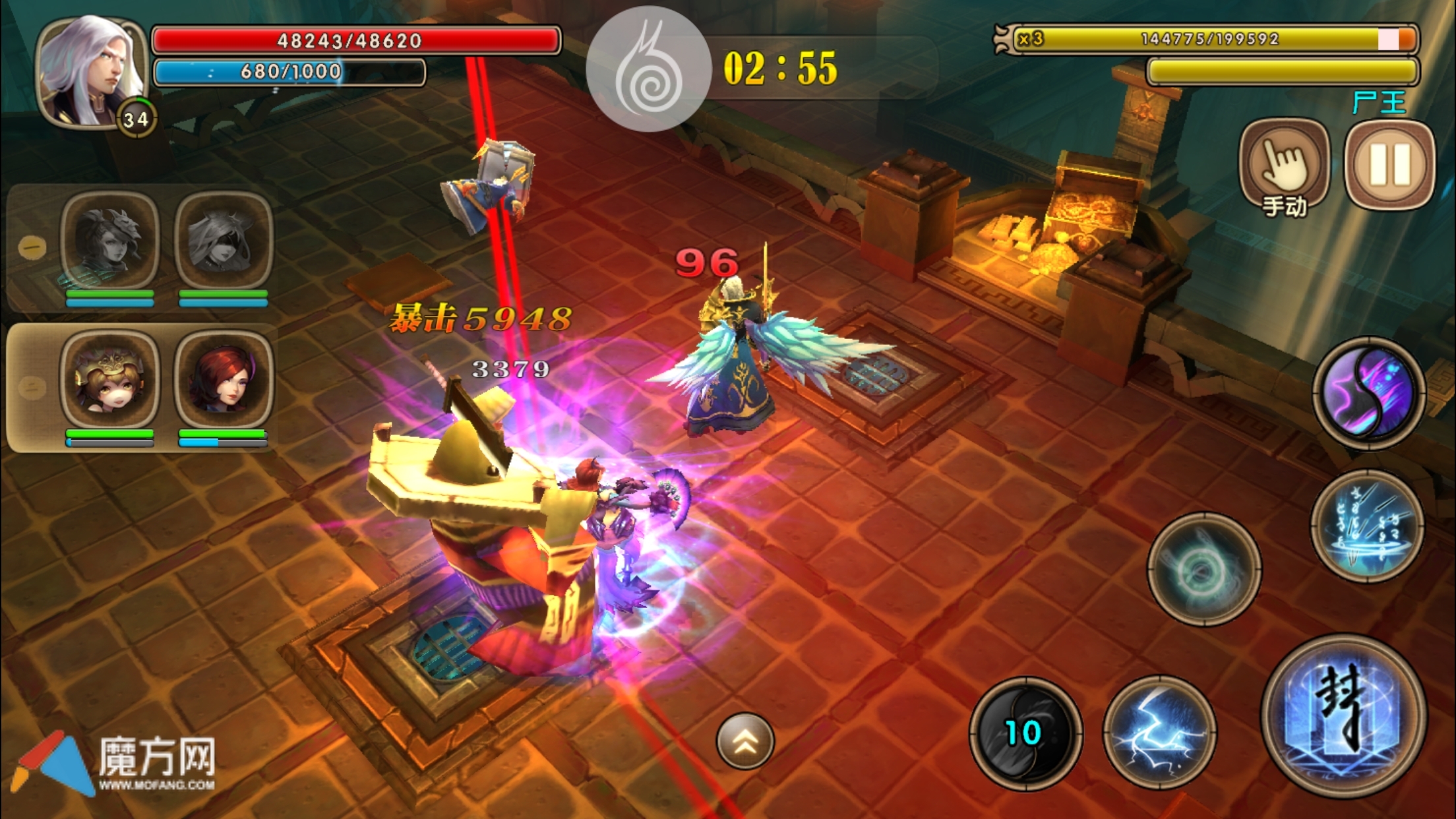This screenshot has height=819, width=1456.
Task: Switch to the golden-crowned girl teammate
Action: point(109,380)
